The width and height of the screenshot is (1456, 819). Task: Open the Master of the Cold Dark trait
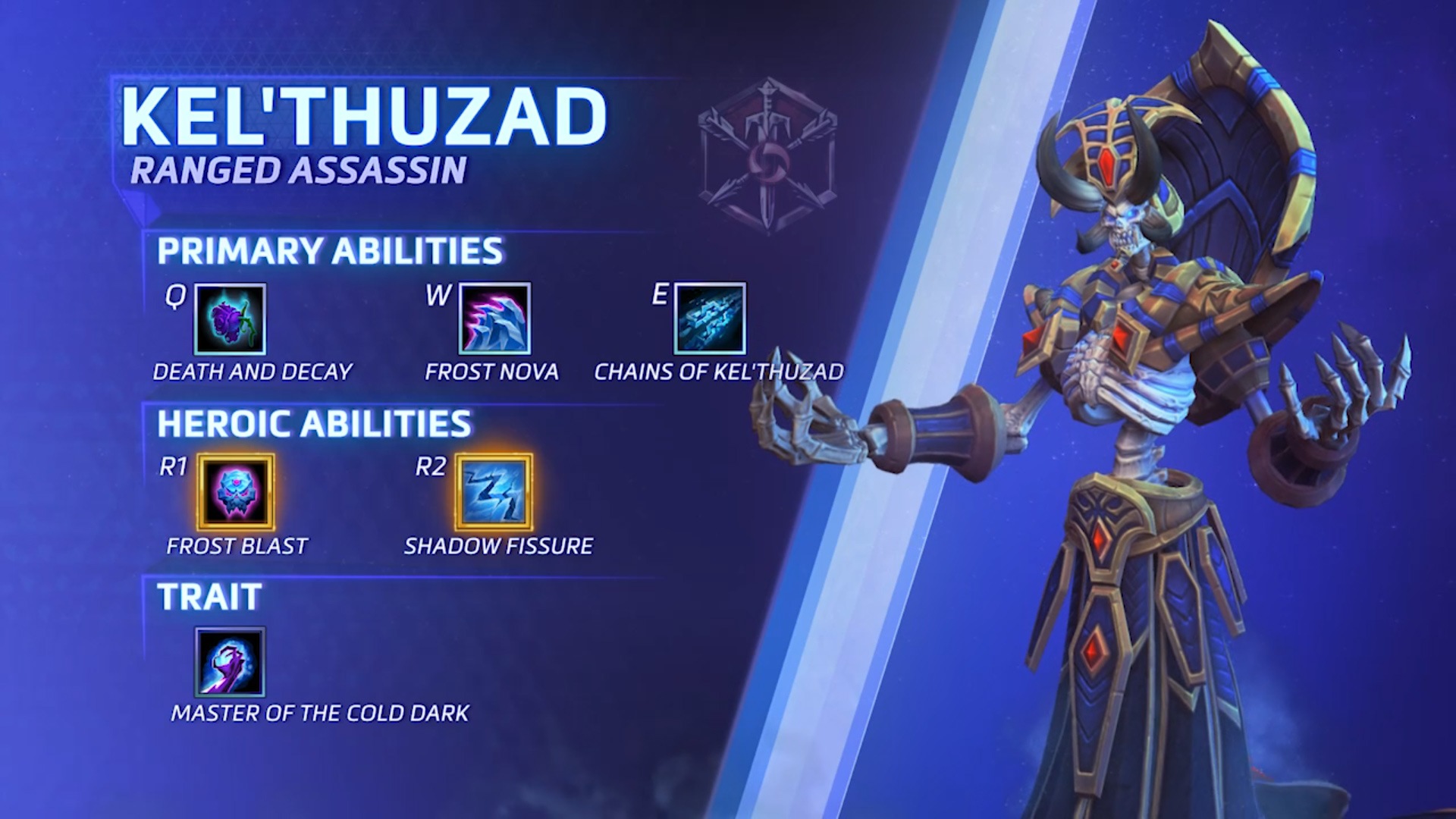click(231, 662)
